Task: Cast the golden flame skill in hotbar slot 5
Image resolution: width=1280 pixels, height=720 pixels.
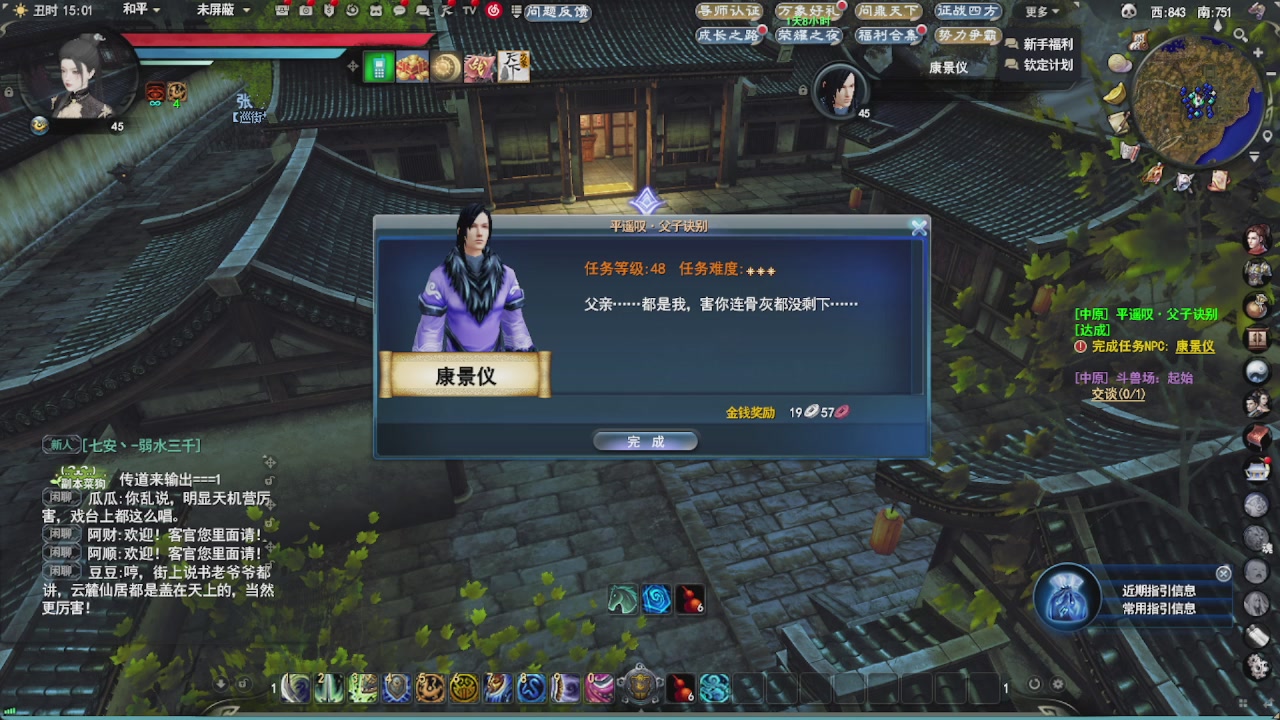Action: pos(428,688)
